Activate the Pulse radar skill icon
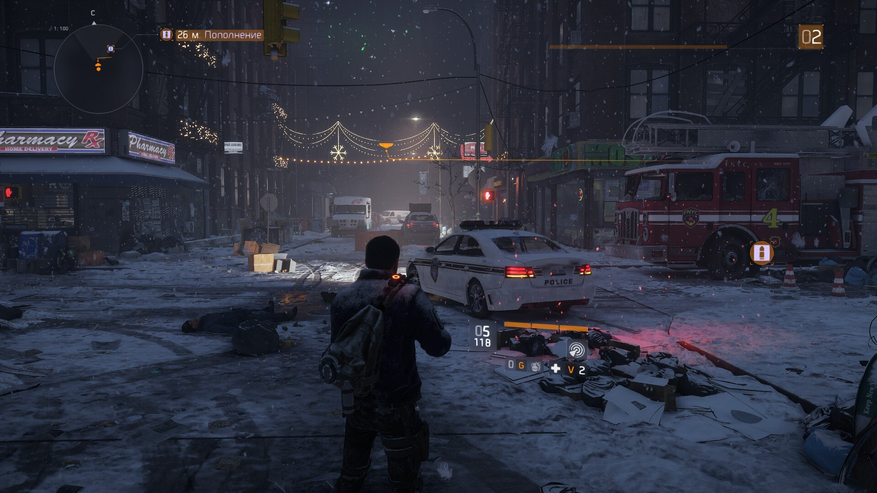 (x=579, y=350)
